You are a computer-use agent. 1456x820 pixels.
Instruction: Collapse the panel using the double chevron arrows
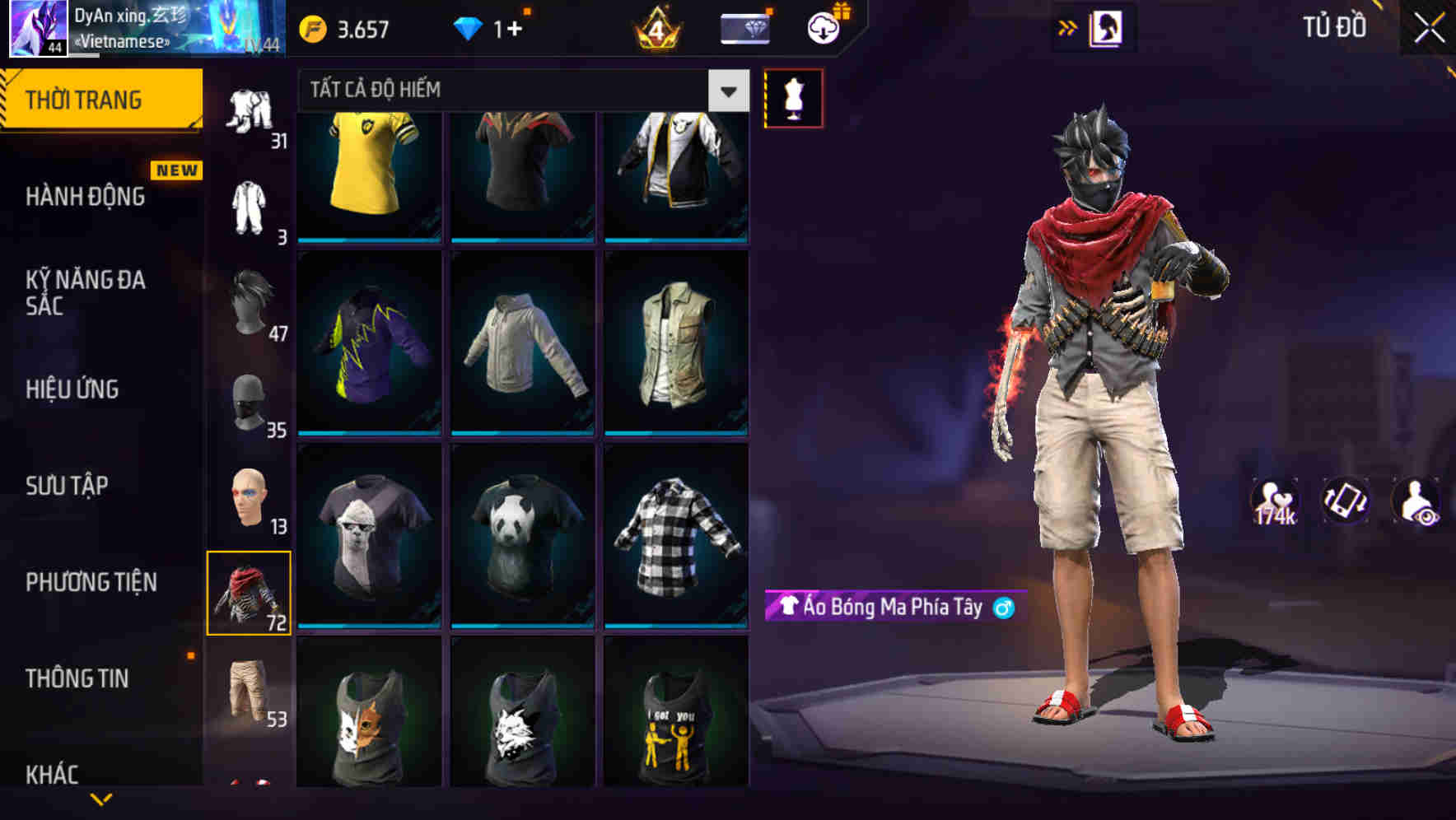(x=1067, y=26)
